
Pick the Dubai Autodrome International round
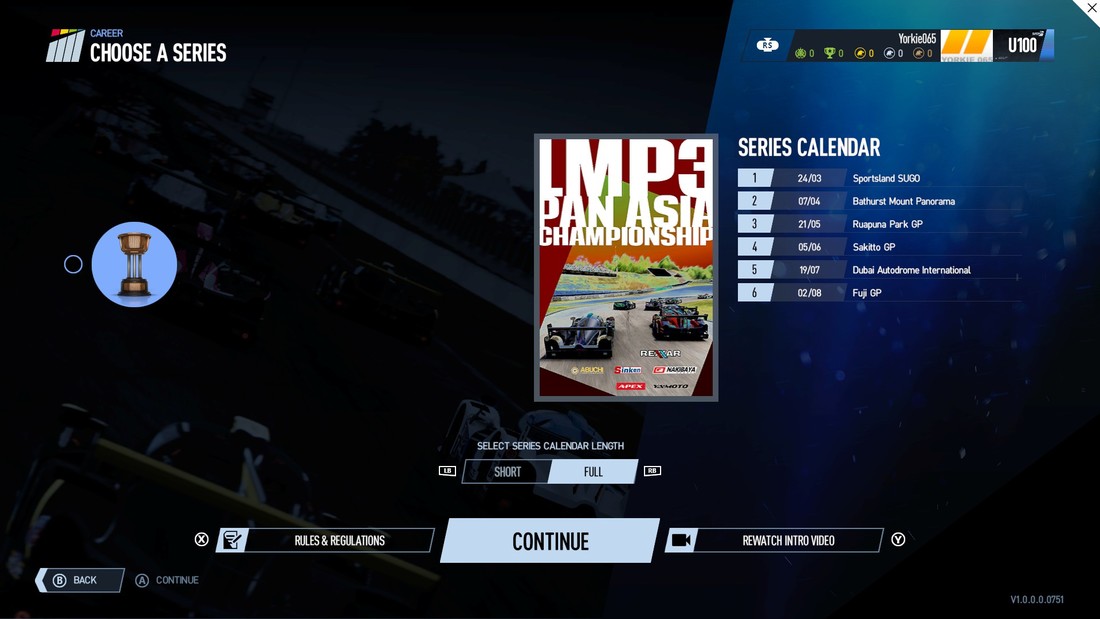pos(880,270)
